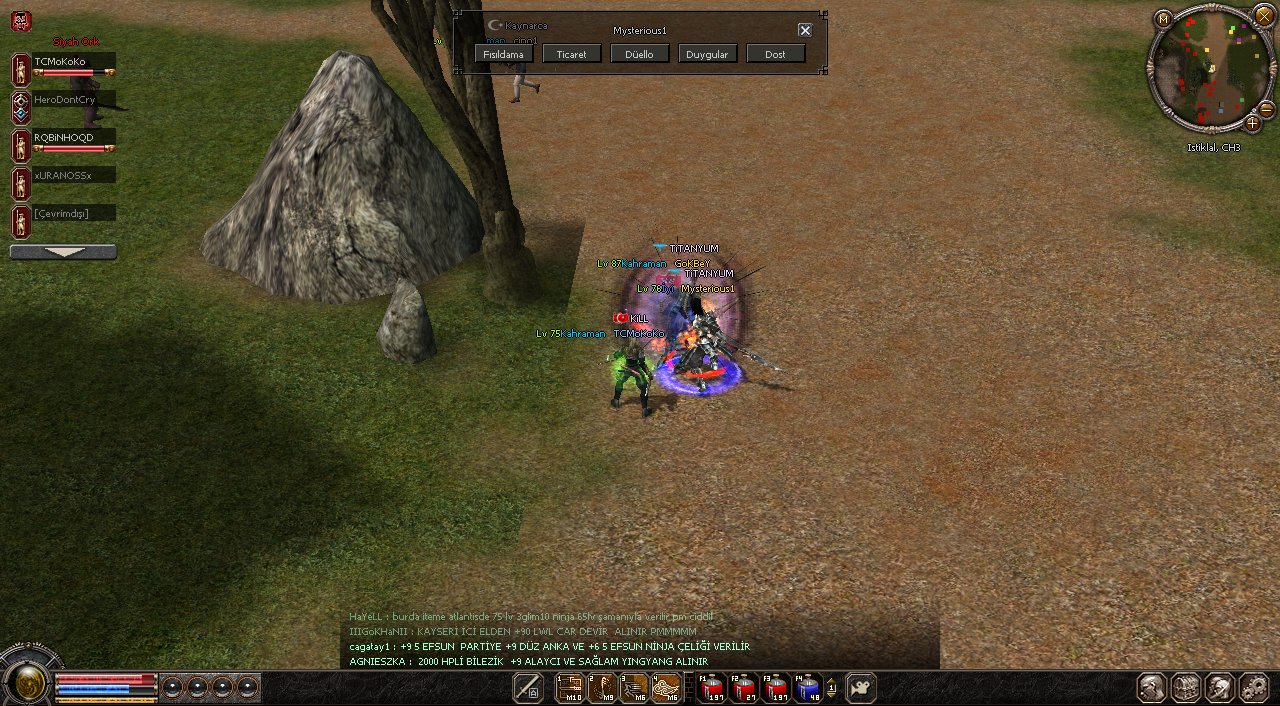The image size is (1280, 706).
Task: Click the red skull icon above the party list
Action: click(21, 20)
